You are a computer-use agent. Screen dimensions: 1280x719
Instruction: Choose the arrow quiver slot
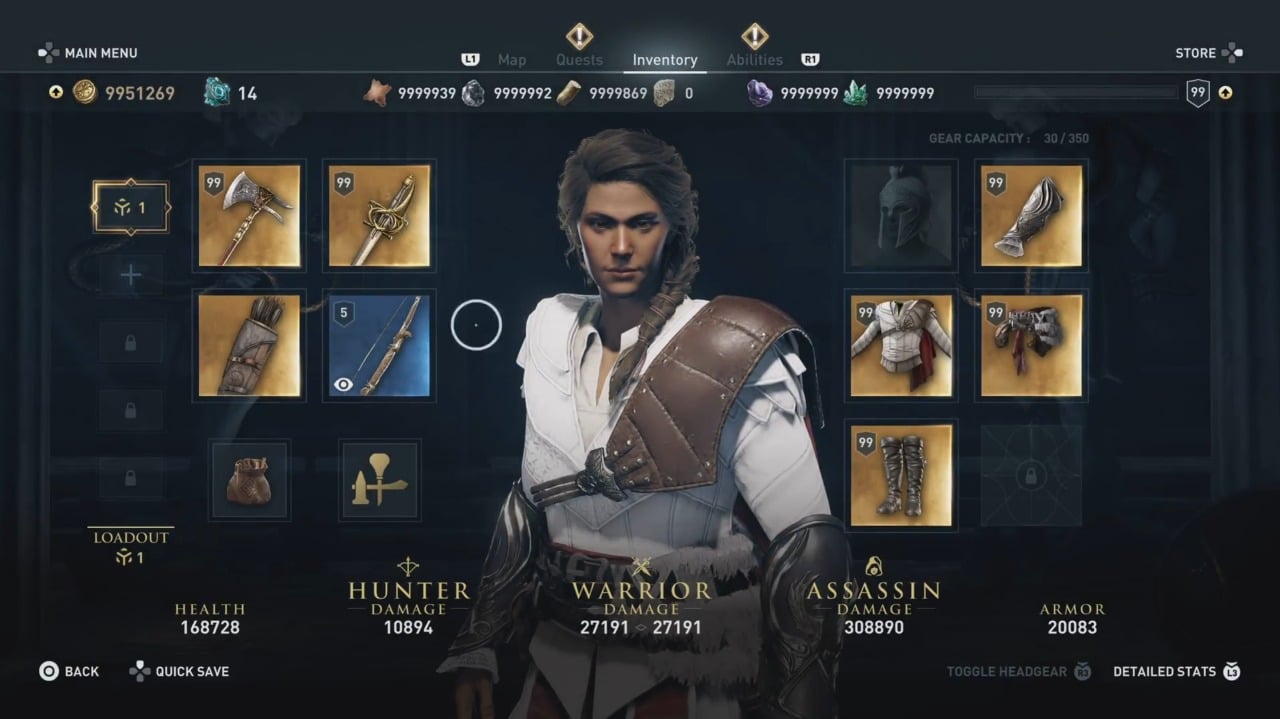click(249, 345)
